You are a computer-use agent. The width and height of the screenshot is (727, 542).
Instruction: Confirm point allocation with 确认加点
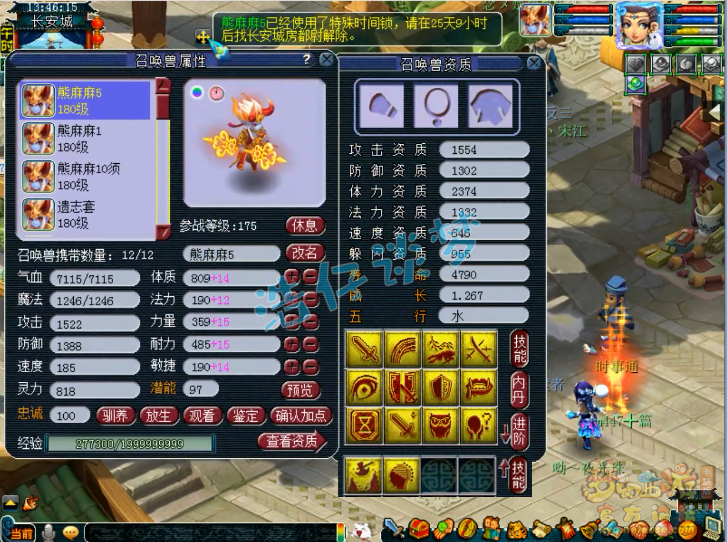click(300, 415)
